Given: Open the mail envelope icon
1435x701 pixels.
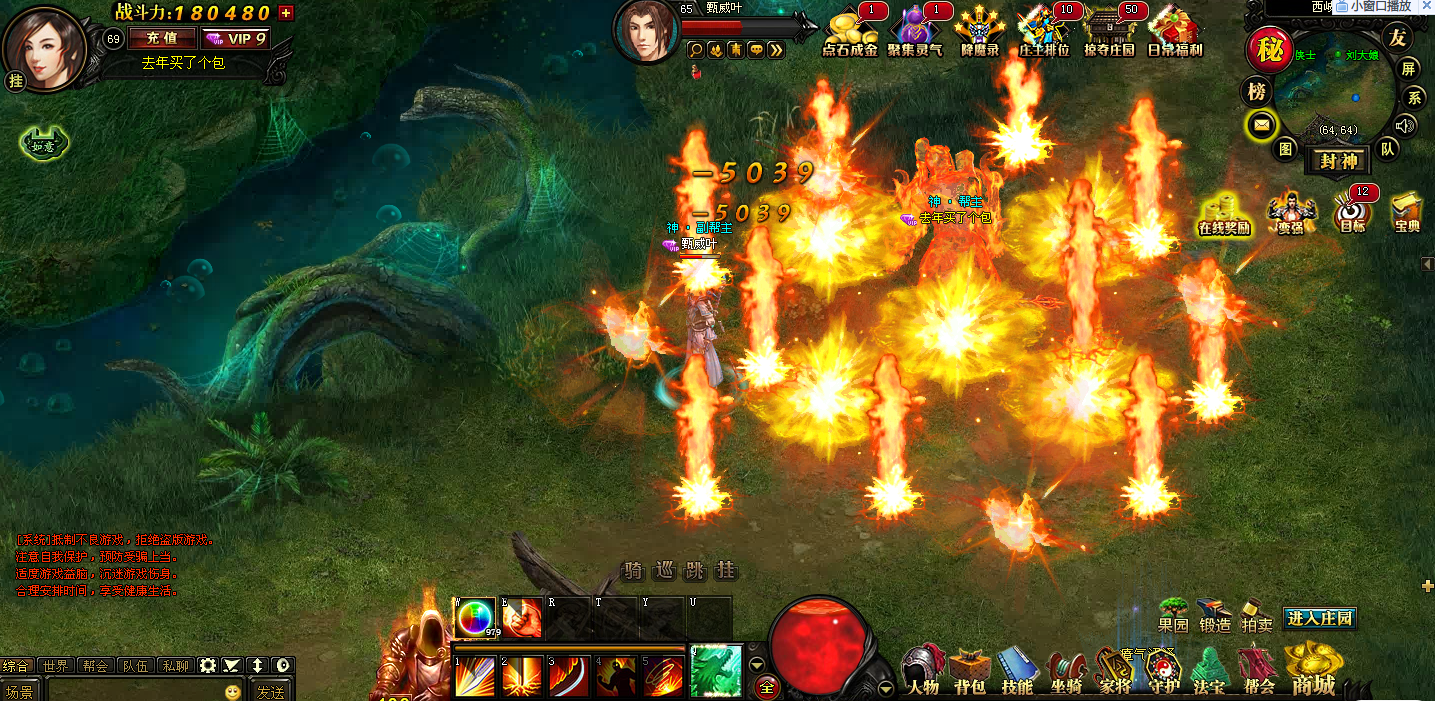Looking at the screenshot, I should [x=1260, y=125].
